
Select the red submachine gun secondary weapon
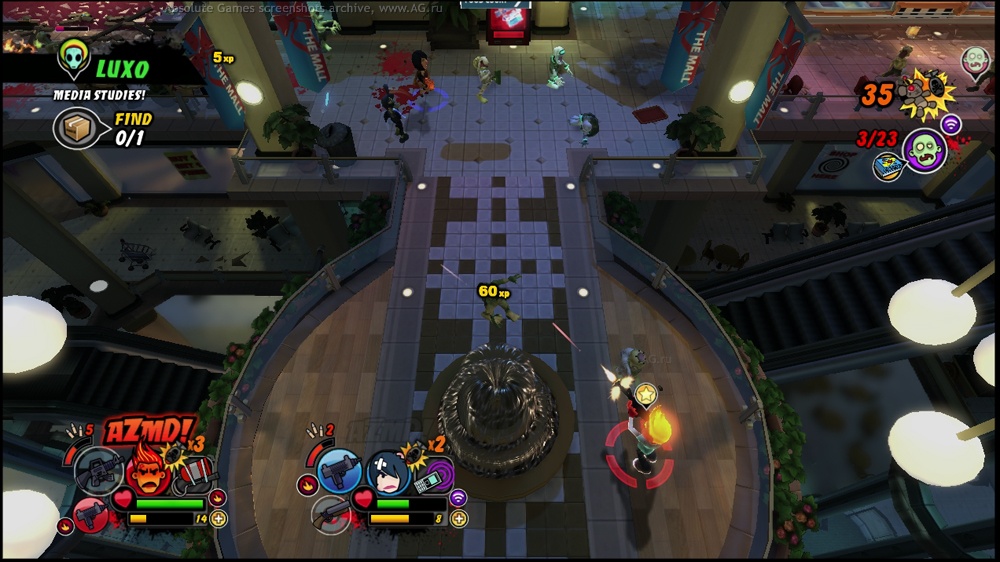pyautogui.click(x=91, y=513)
